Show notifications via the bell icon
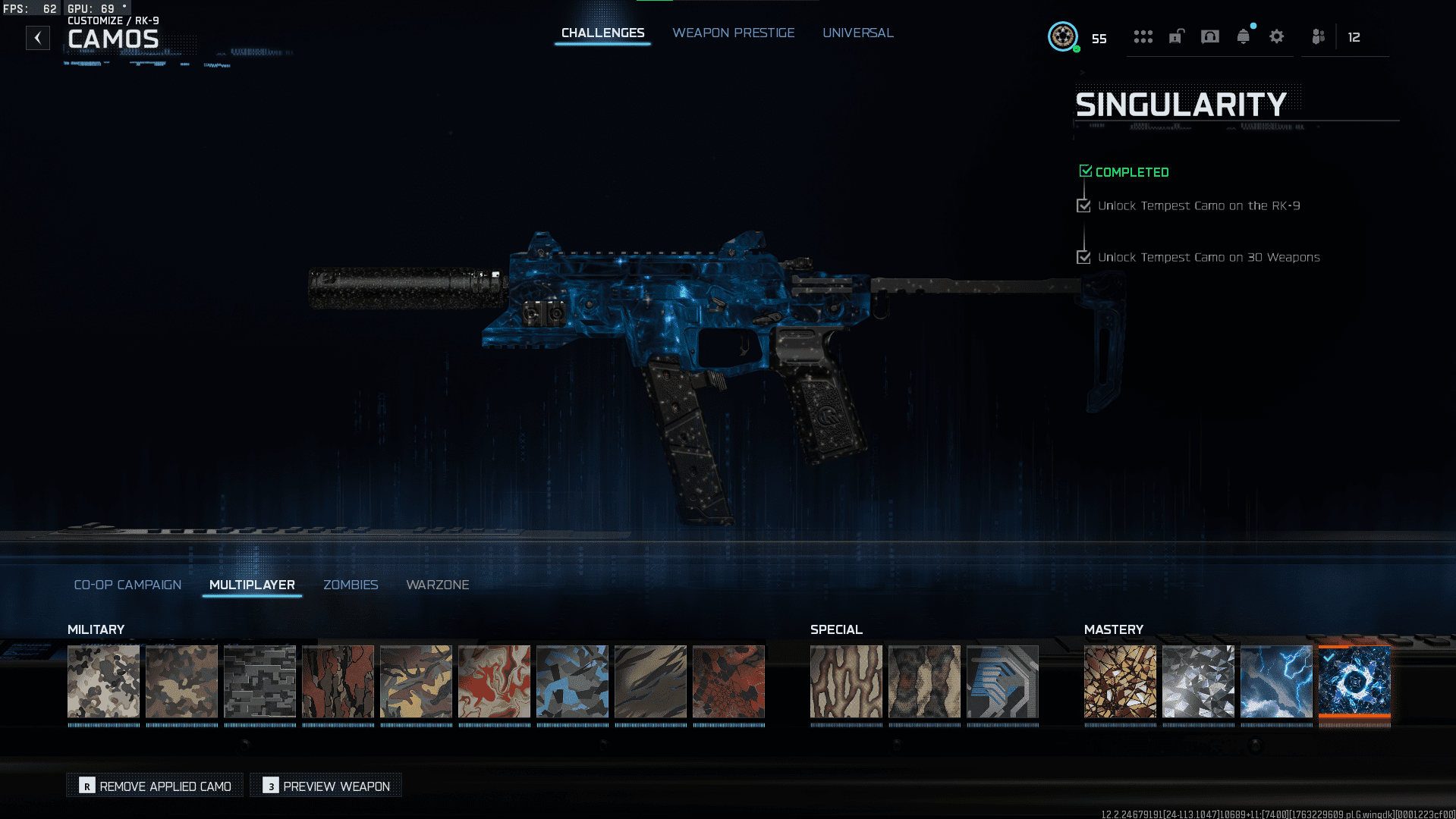The width and height of the screenshot is (1456, 819). tap(1243, 36)
